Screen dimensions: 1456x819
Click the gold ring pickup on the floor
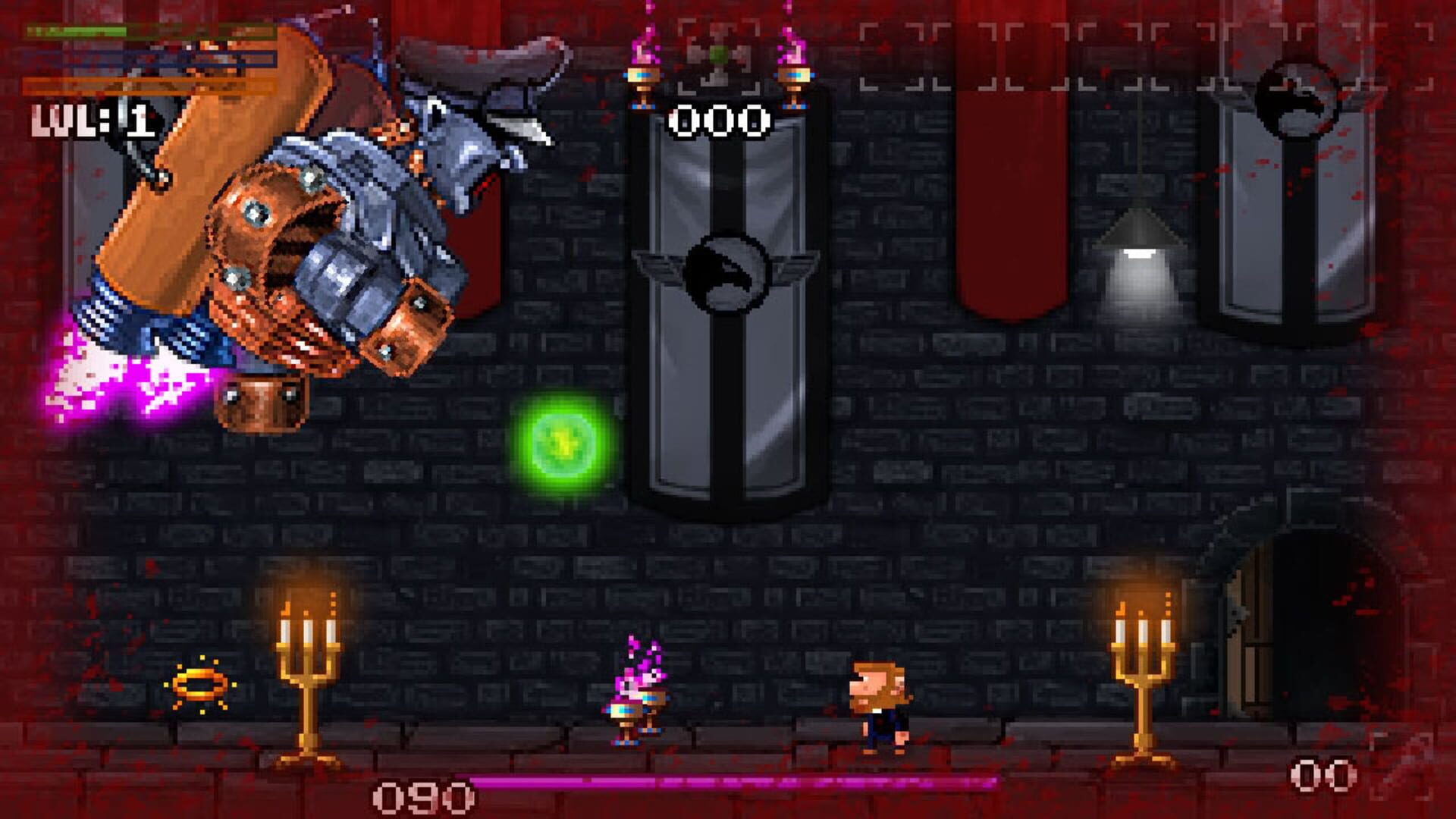coord(199,682)
